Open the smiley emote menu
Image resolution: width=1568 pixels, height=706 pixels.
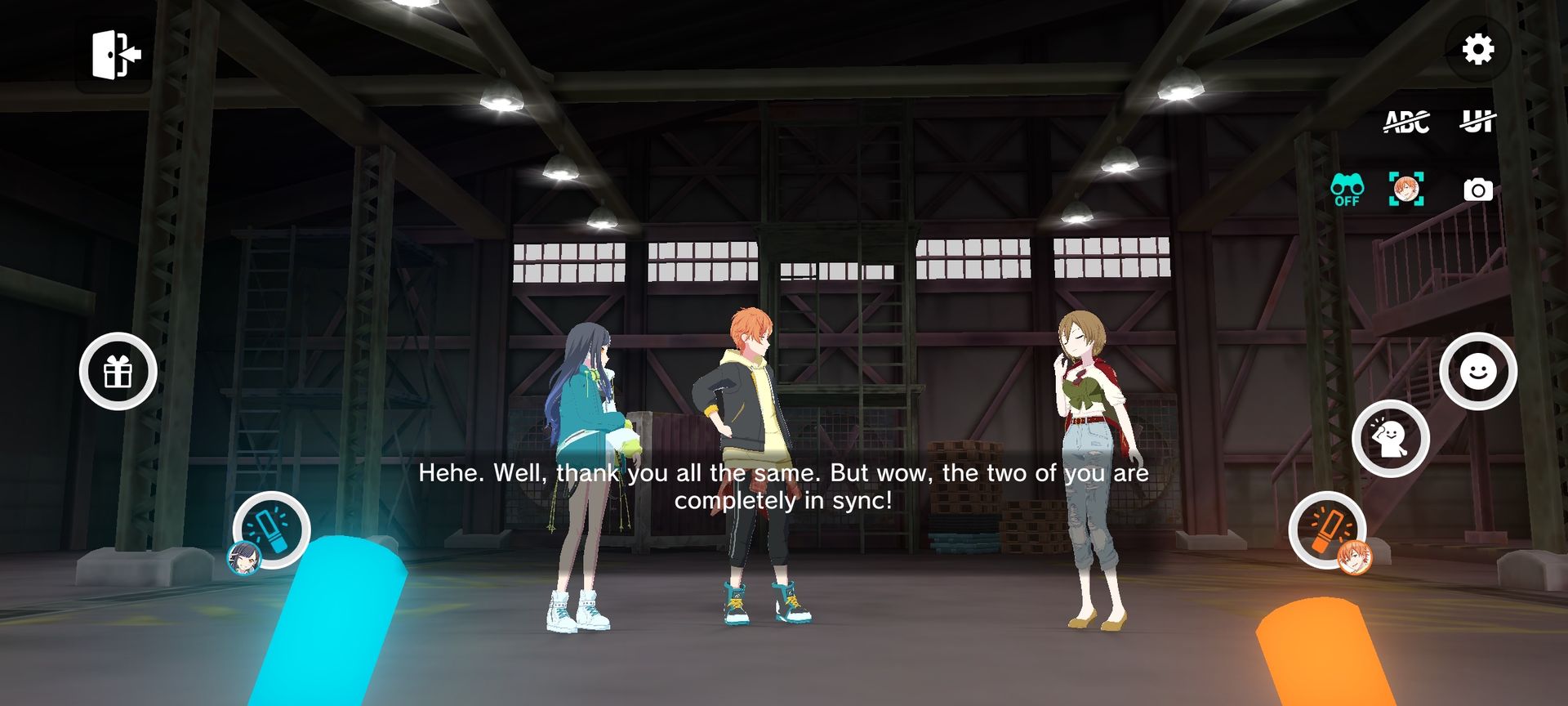point(1477,372)
